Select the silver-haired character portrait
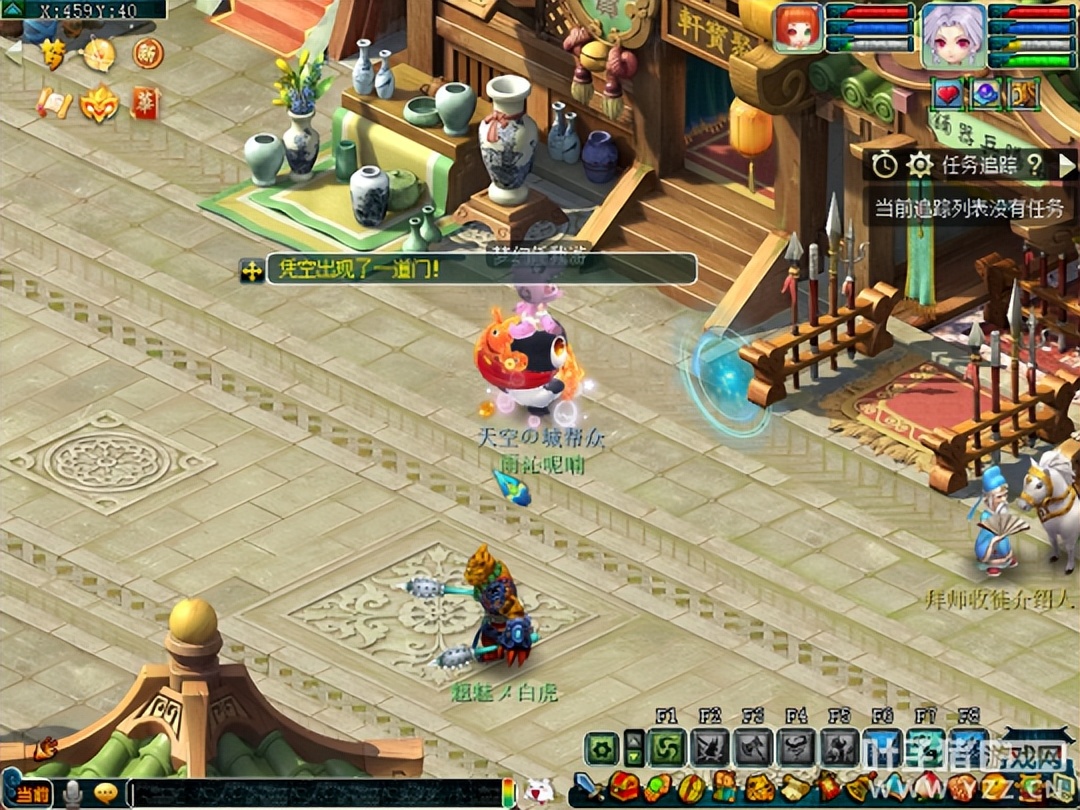The image size is (1080, 810). (953, 32)
